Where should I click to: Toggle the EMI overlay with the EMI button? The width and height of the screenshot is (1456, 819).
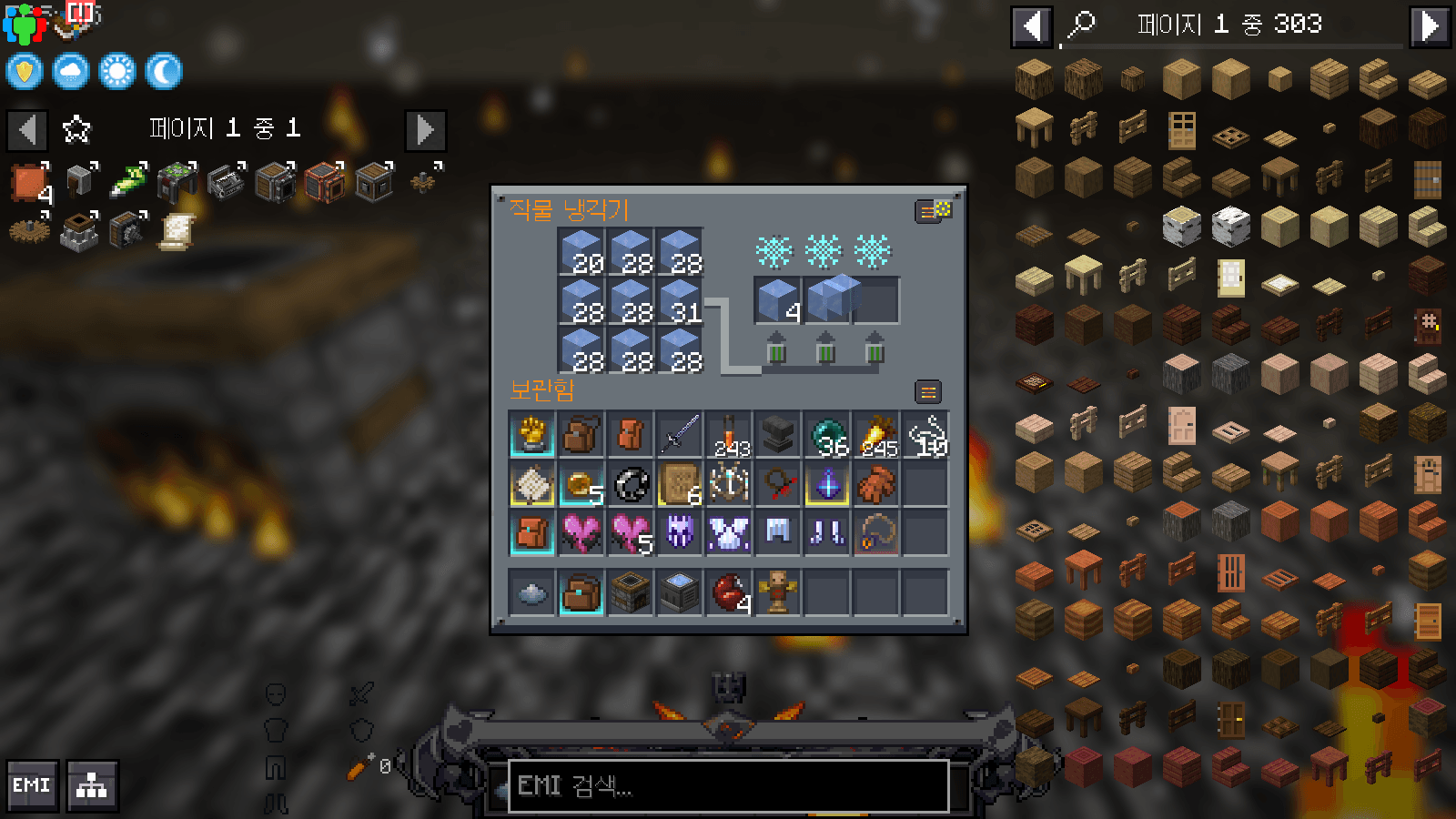pos(32,784)
